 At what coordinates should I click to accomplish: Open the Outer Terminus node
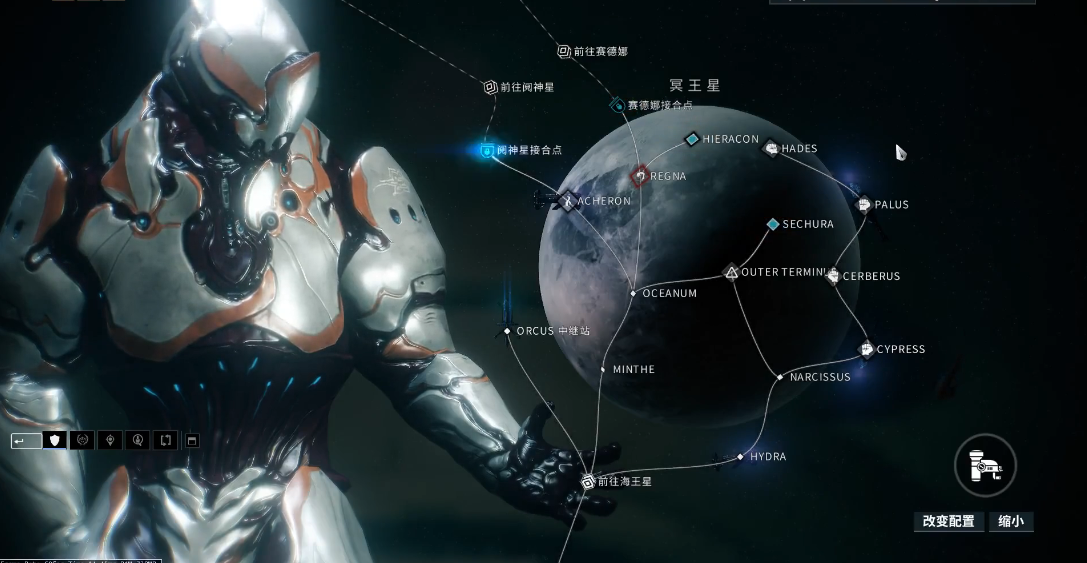click(x=731, y=272)
